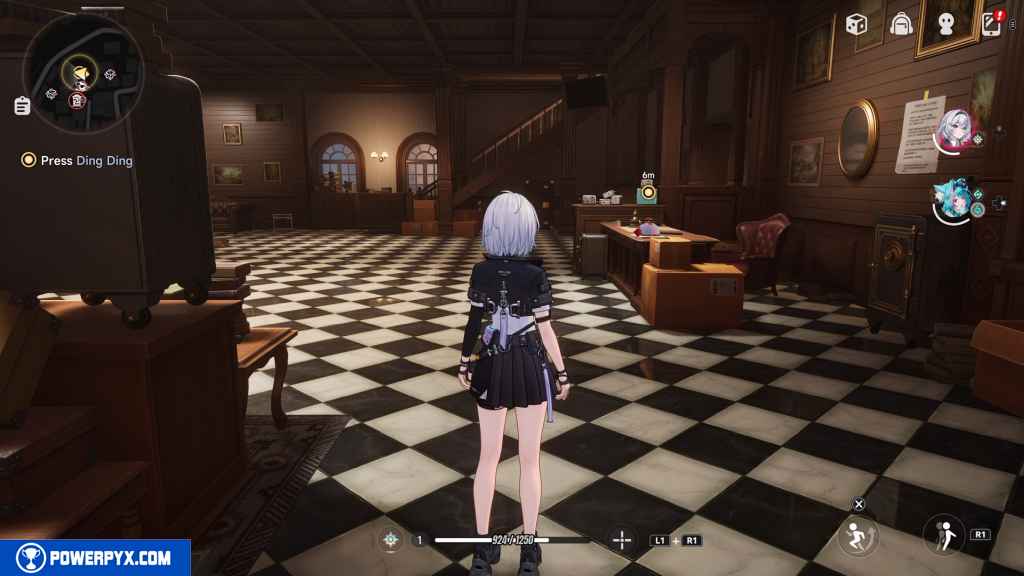This screenshot has width=1024, height=576.
Task: Open the phone with red alert
Action: (x=993, y=23)
